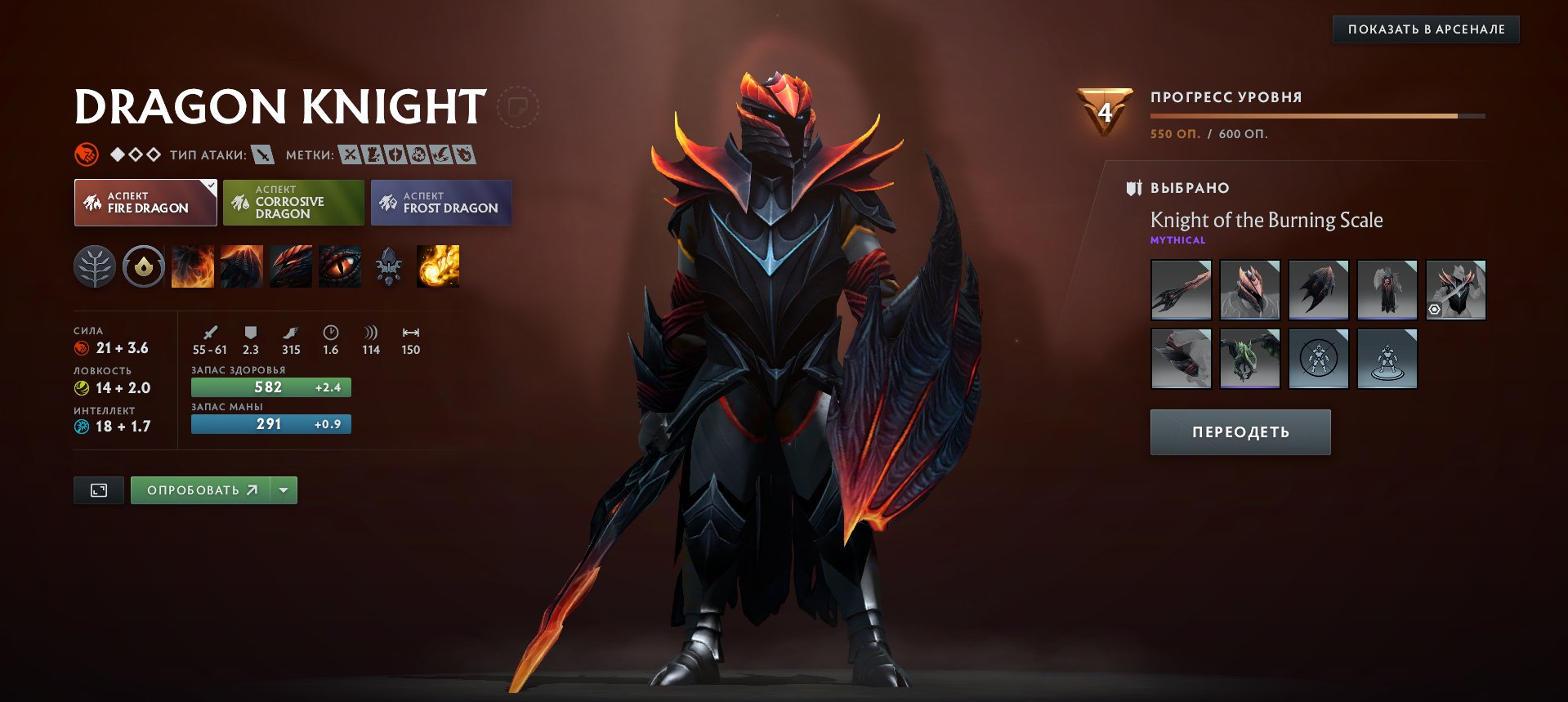Select the dragon helmet item thumbnail
Image resolution: width=1568 pixels, height=702 pixels.
1249,289
